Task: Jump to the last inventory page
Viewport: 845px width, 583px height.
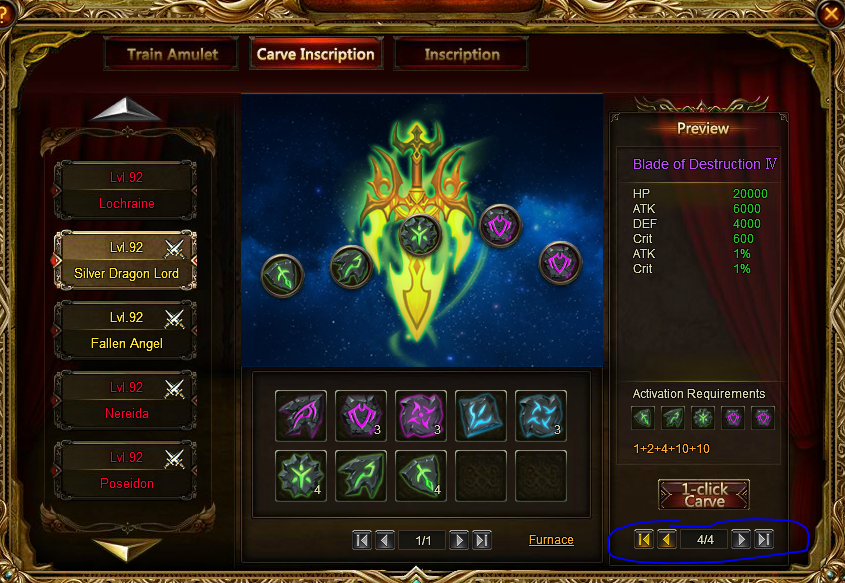Action: [x=481, y=540]
